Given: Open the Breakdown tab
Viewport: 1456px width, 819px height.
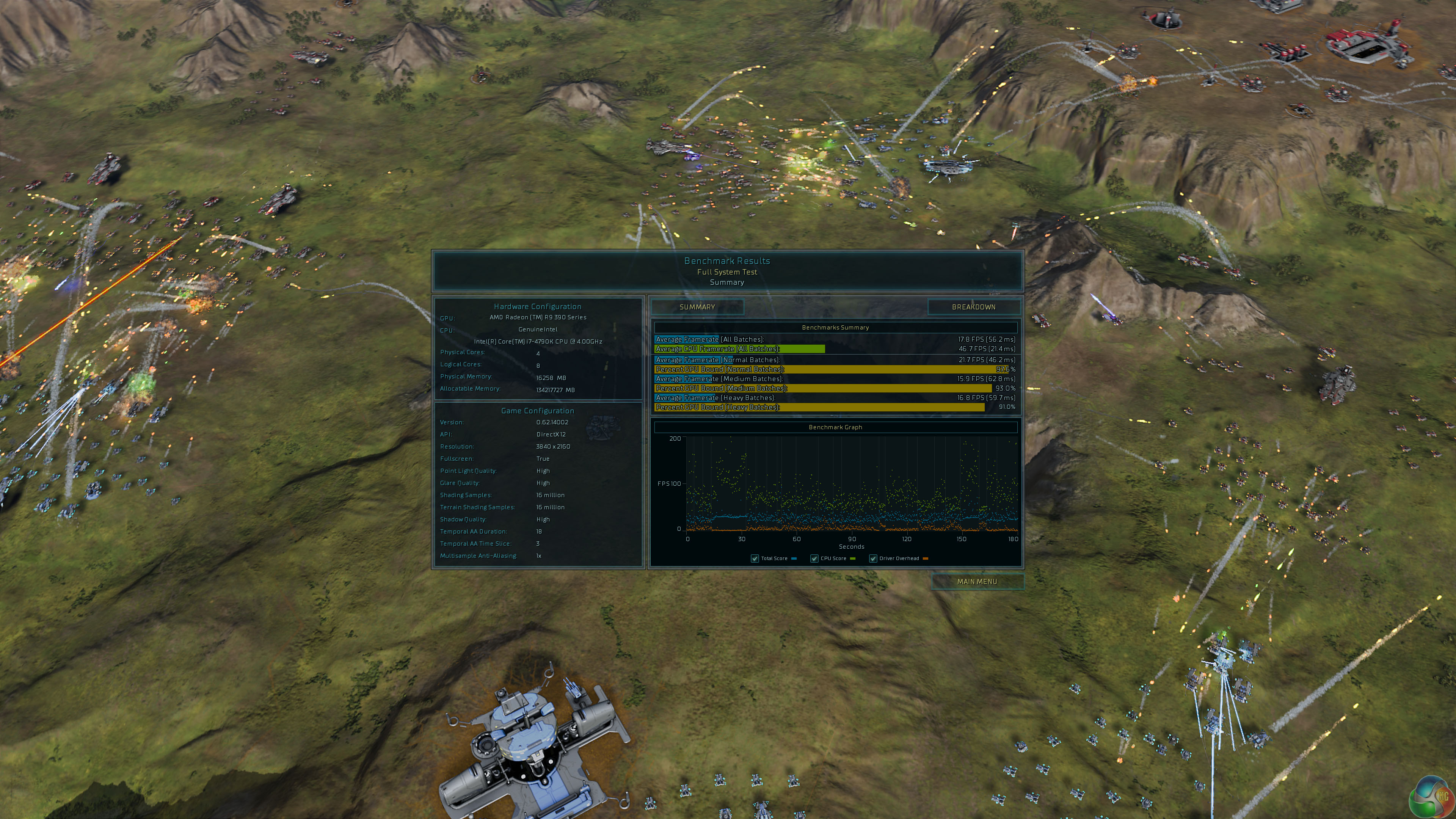Looking at the screenshot, I should (x=973, y=307).
